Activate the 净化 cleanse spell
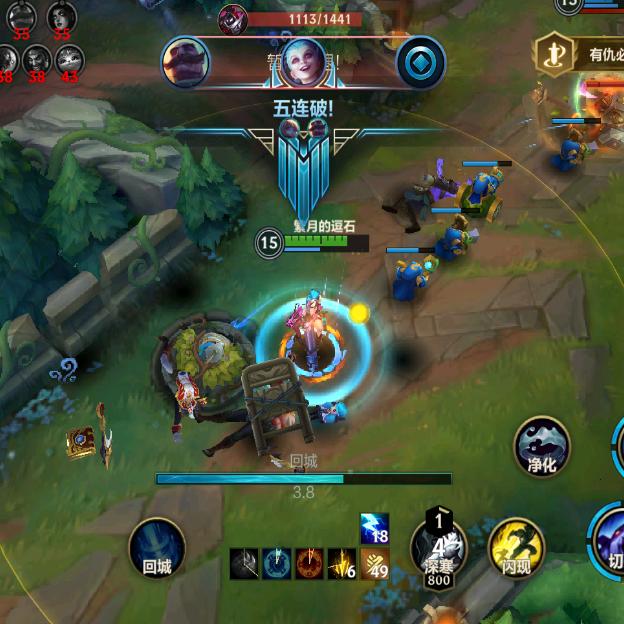Screen dimensions: 624x624 click(543, 445)
